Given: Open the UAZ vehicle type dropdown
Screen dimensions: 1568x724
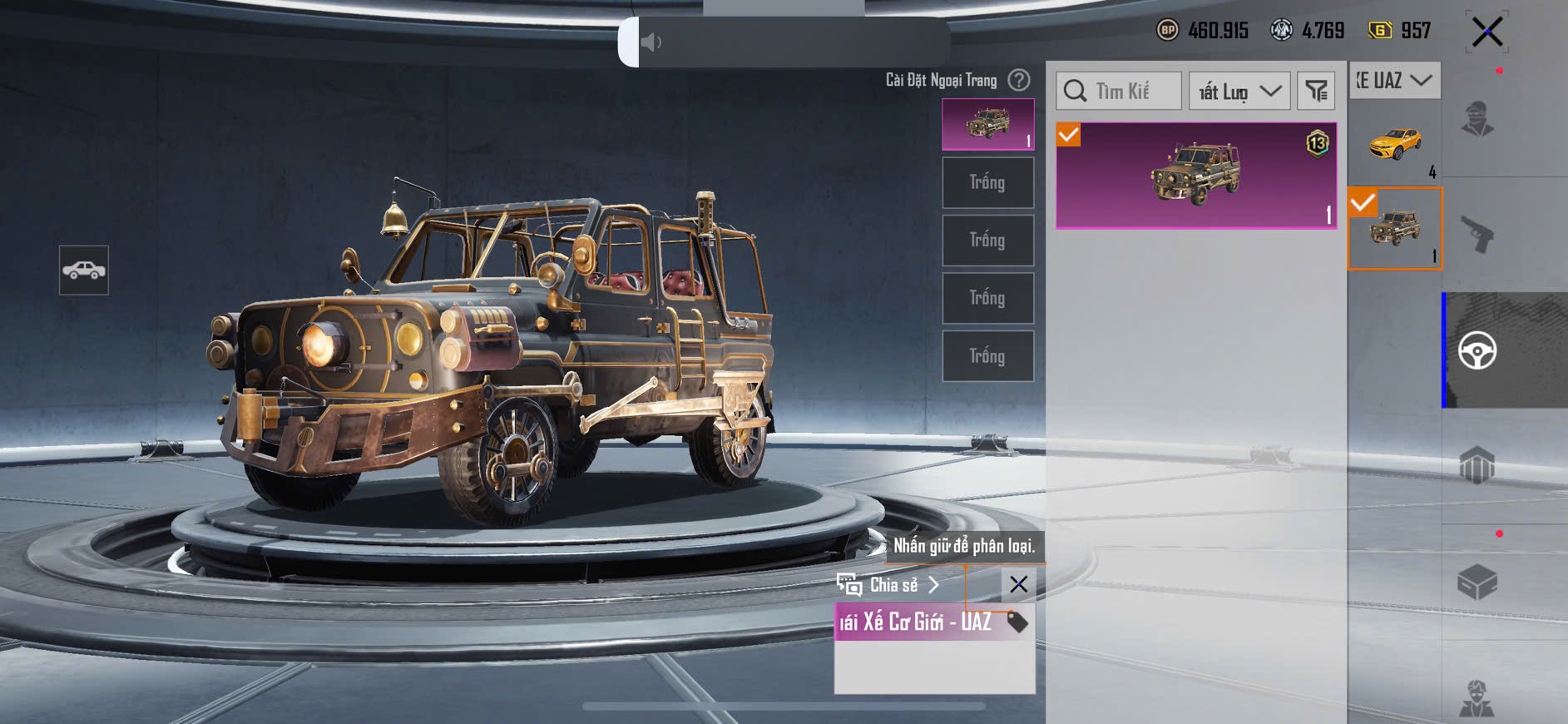Looking at the screenshot, I should tap(1394, 80).
